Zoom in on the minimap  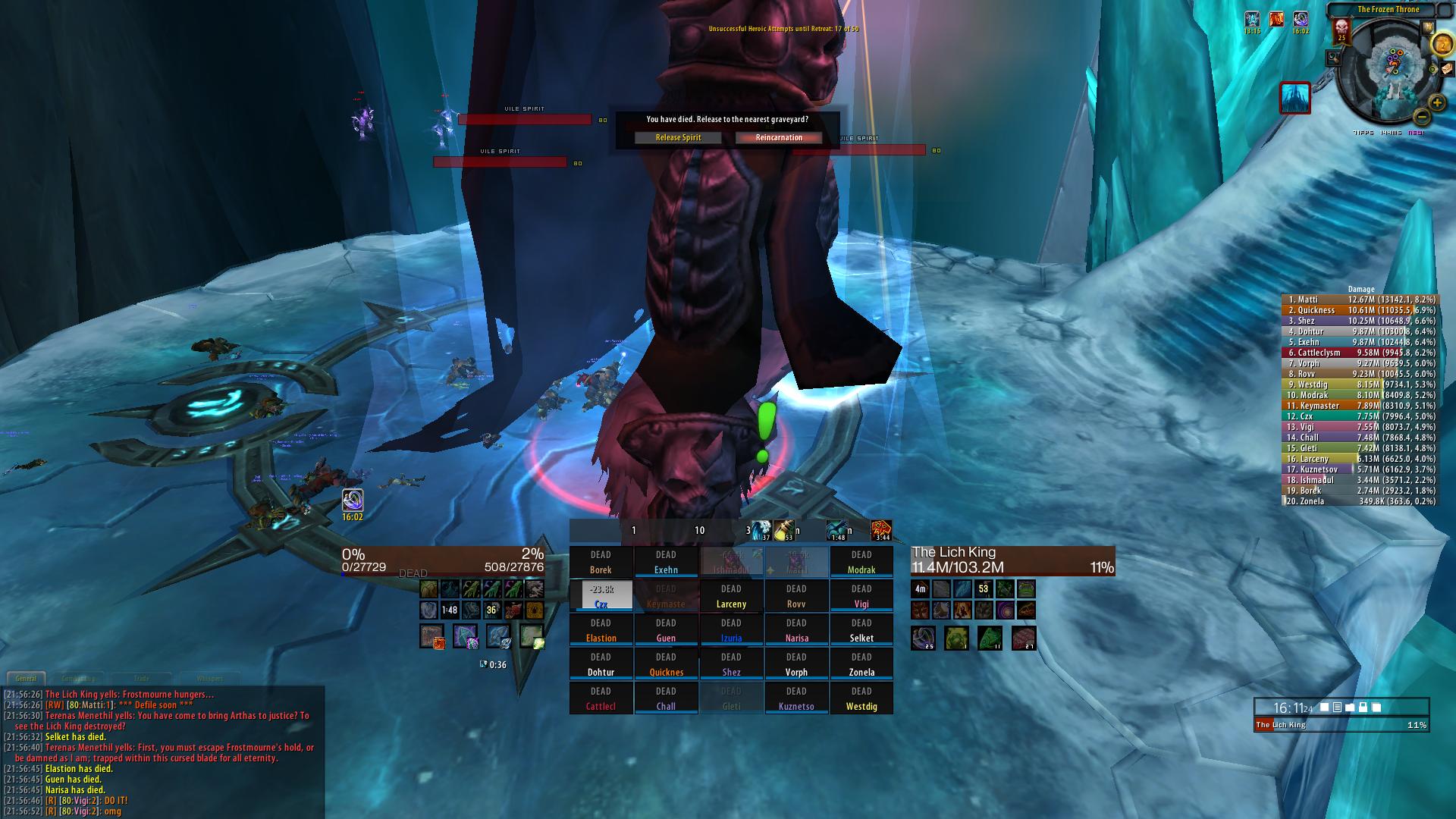(1437, 102)
